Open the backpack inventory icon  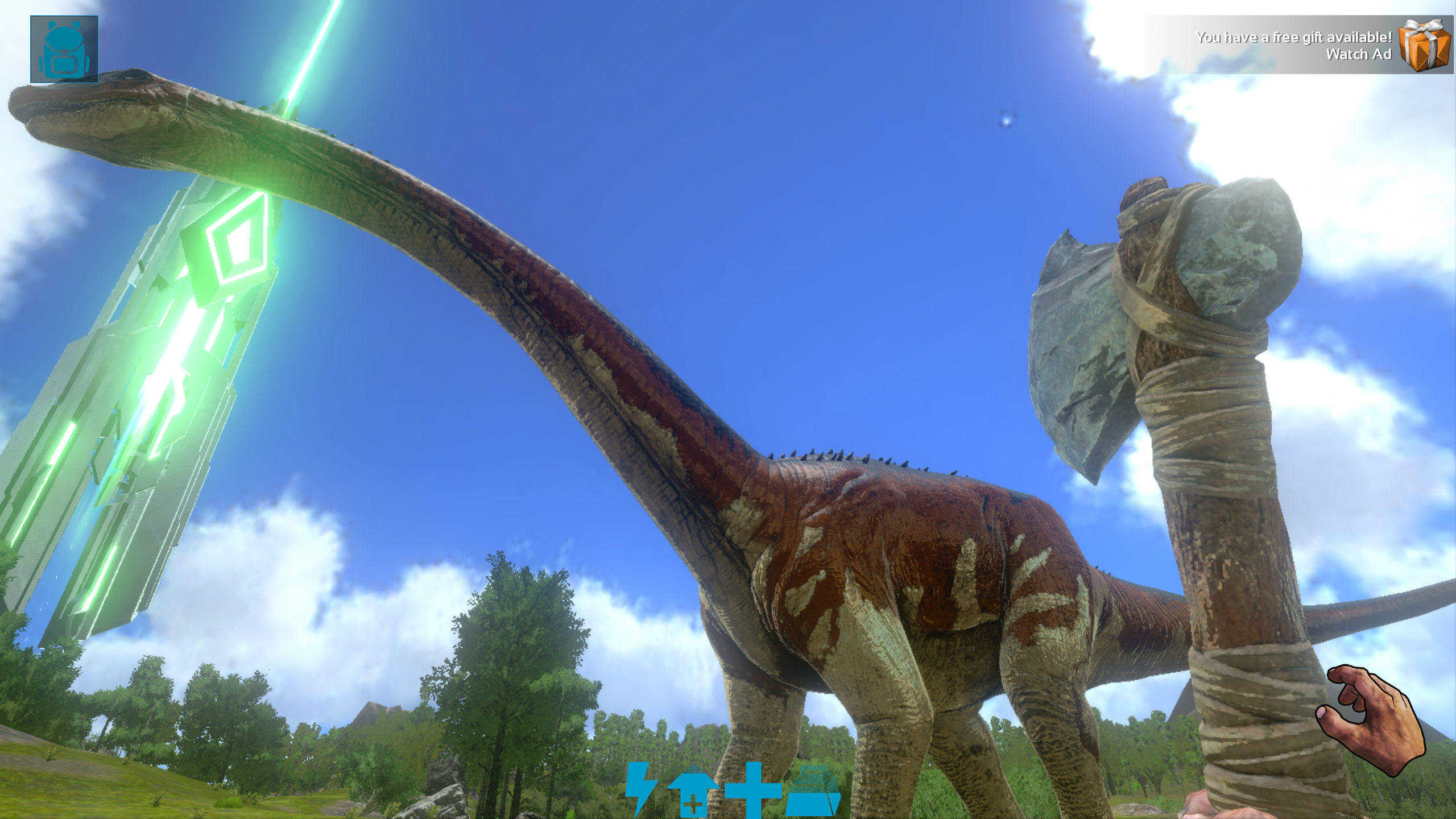point(64,47)
